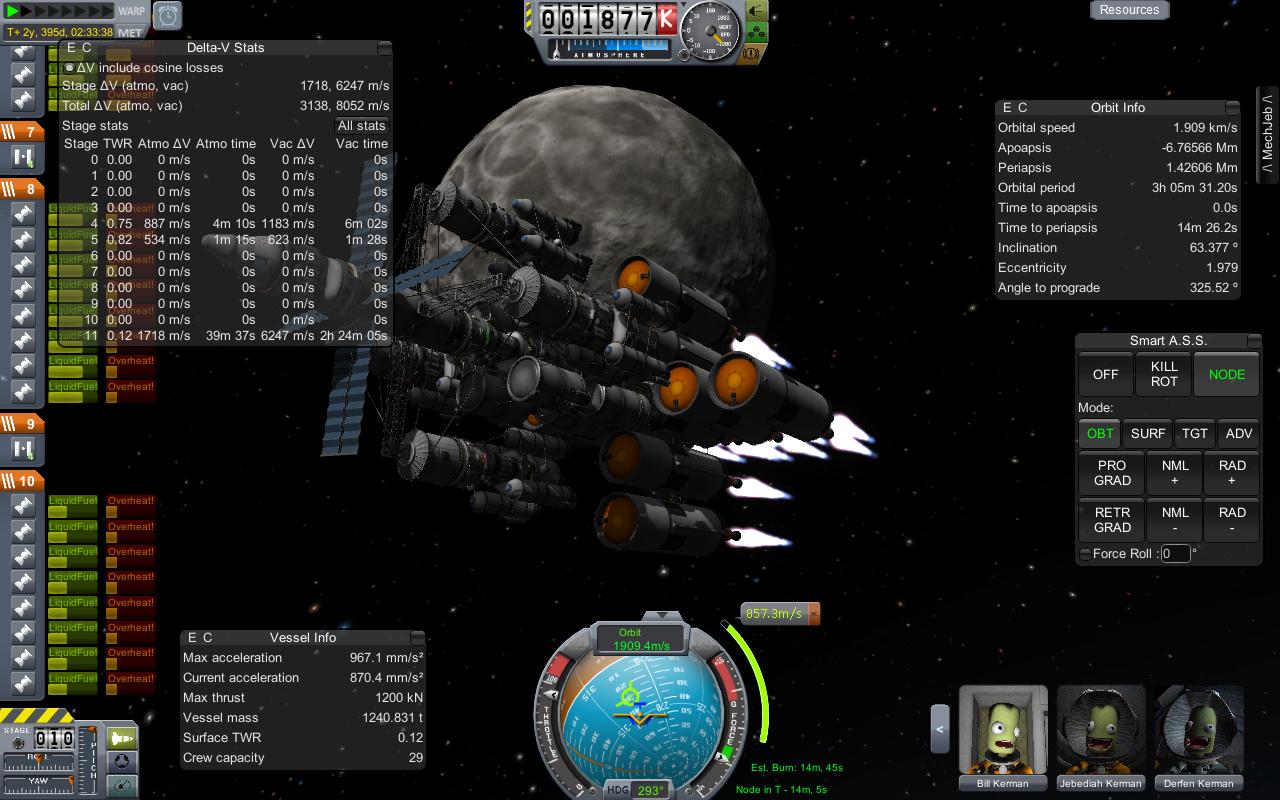
Task: Collapse the crew portraits panel arrow
Action: click(939, 728)
